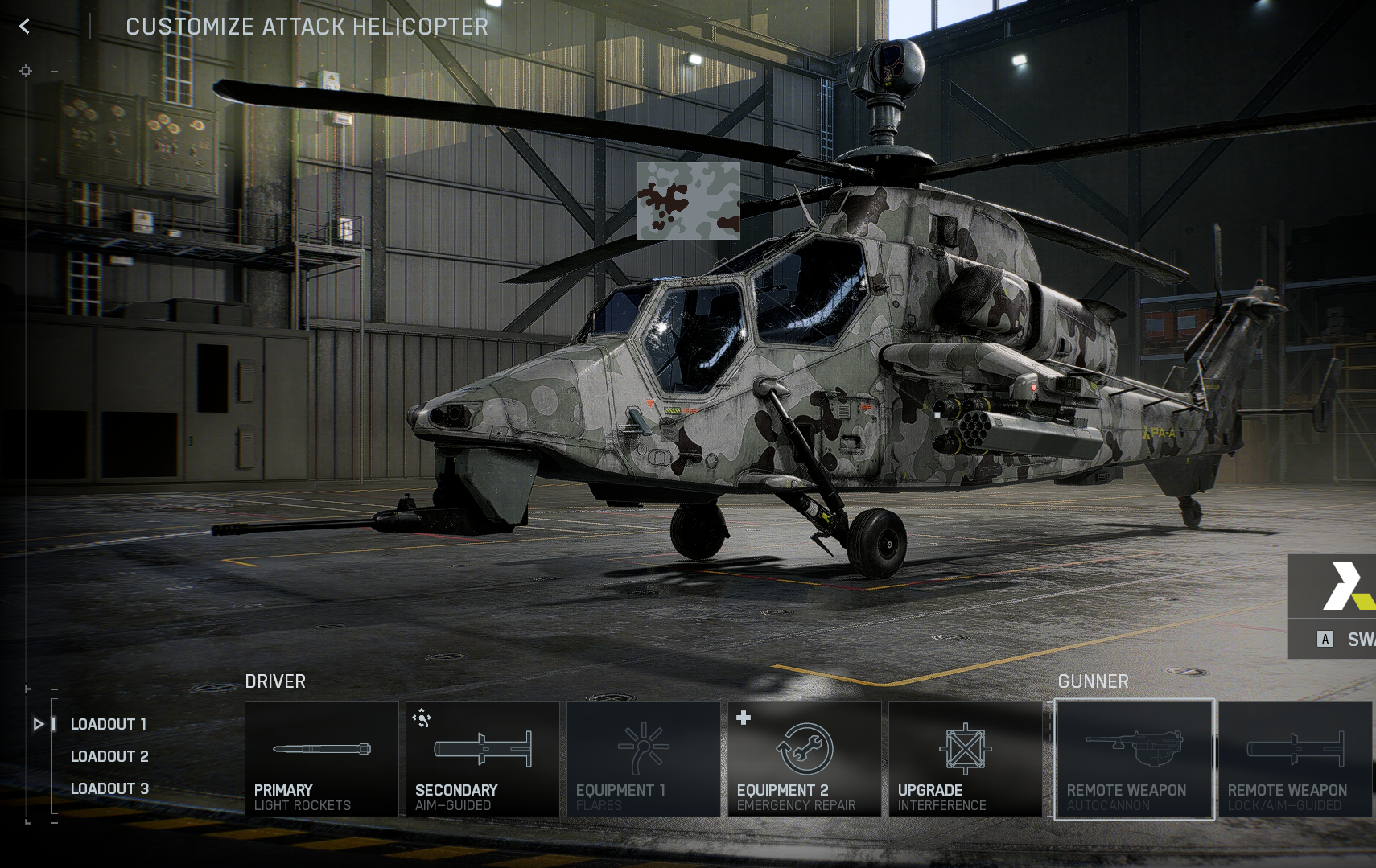Go back using the top-left arrow

click(25, 27)
